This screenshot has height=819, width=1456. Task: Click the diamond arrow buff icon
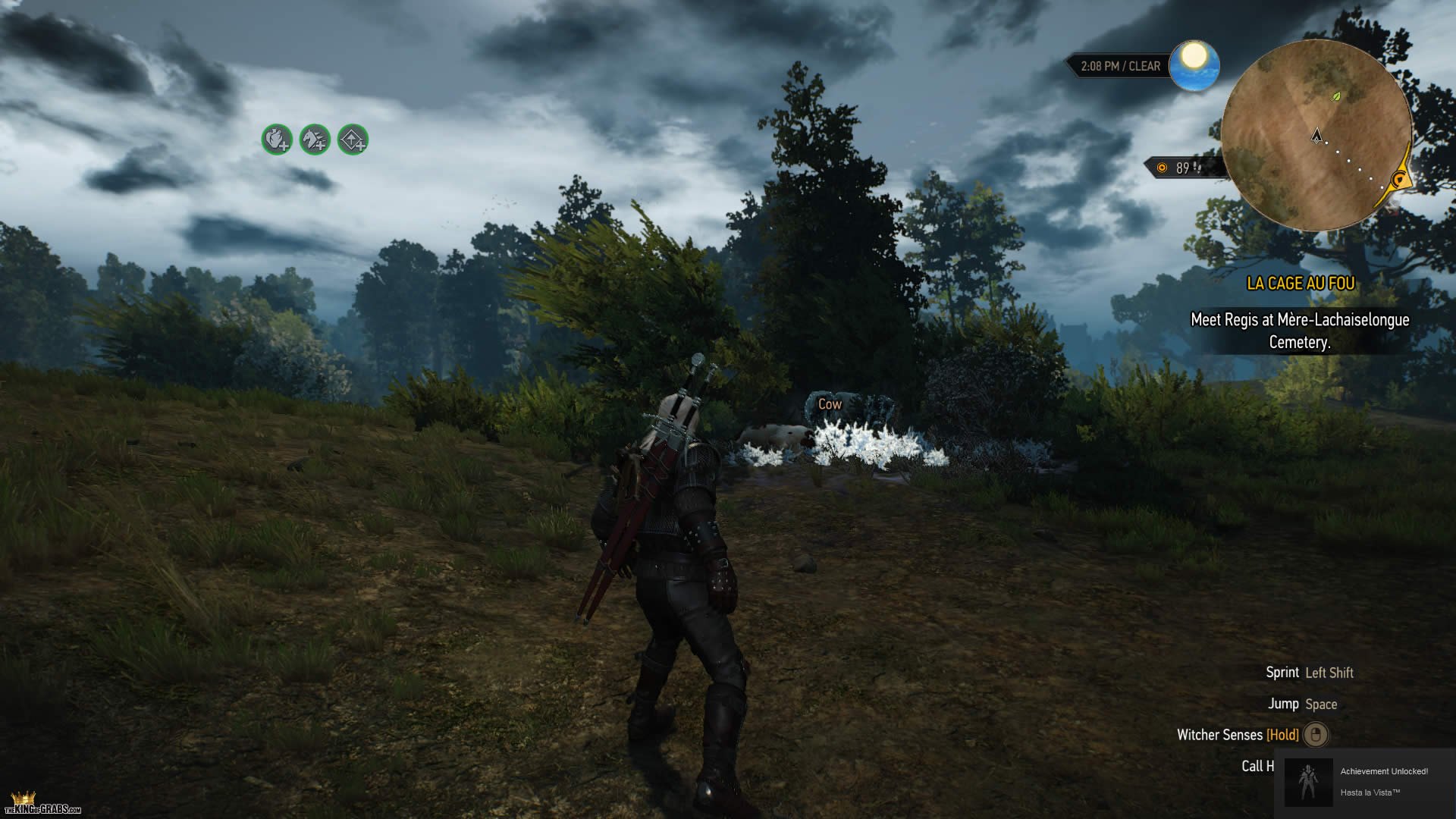tap(353, 140)
